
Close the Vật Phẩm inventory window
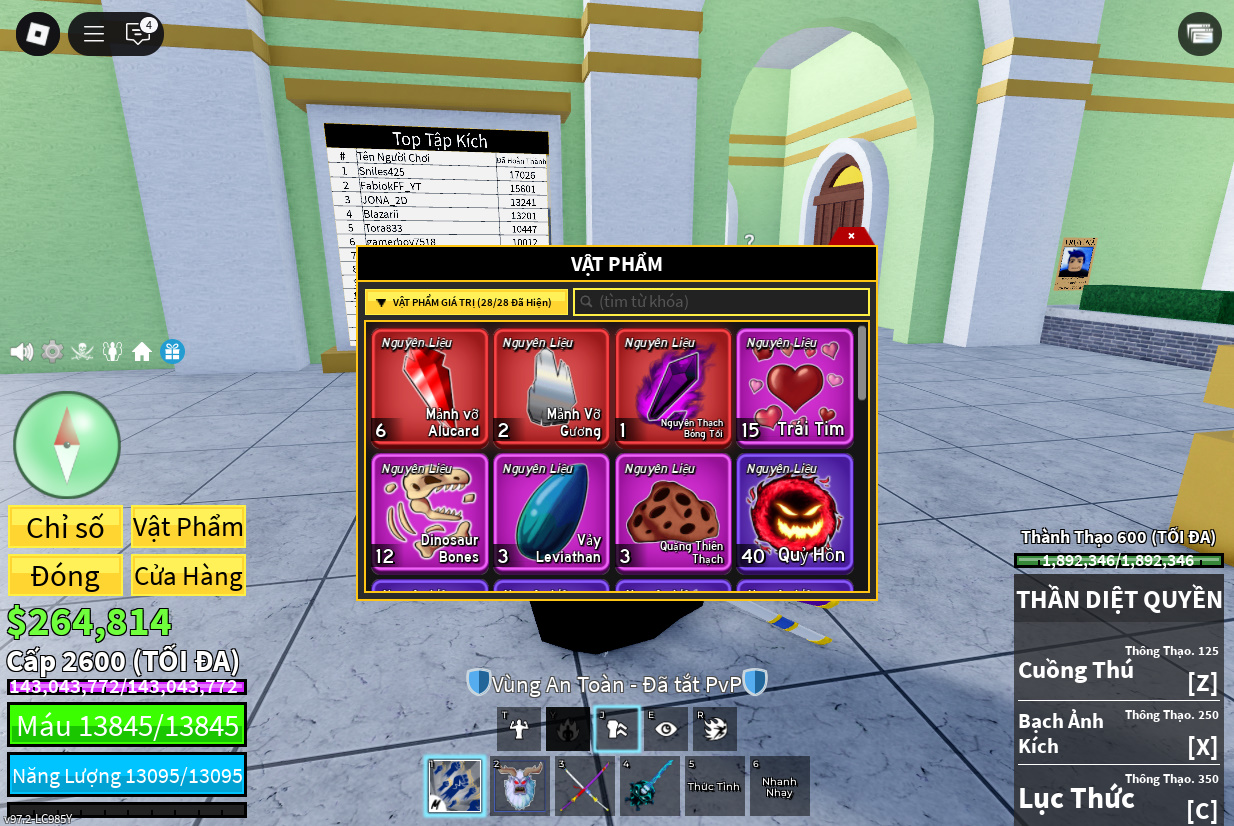[x=851, y=236]
